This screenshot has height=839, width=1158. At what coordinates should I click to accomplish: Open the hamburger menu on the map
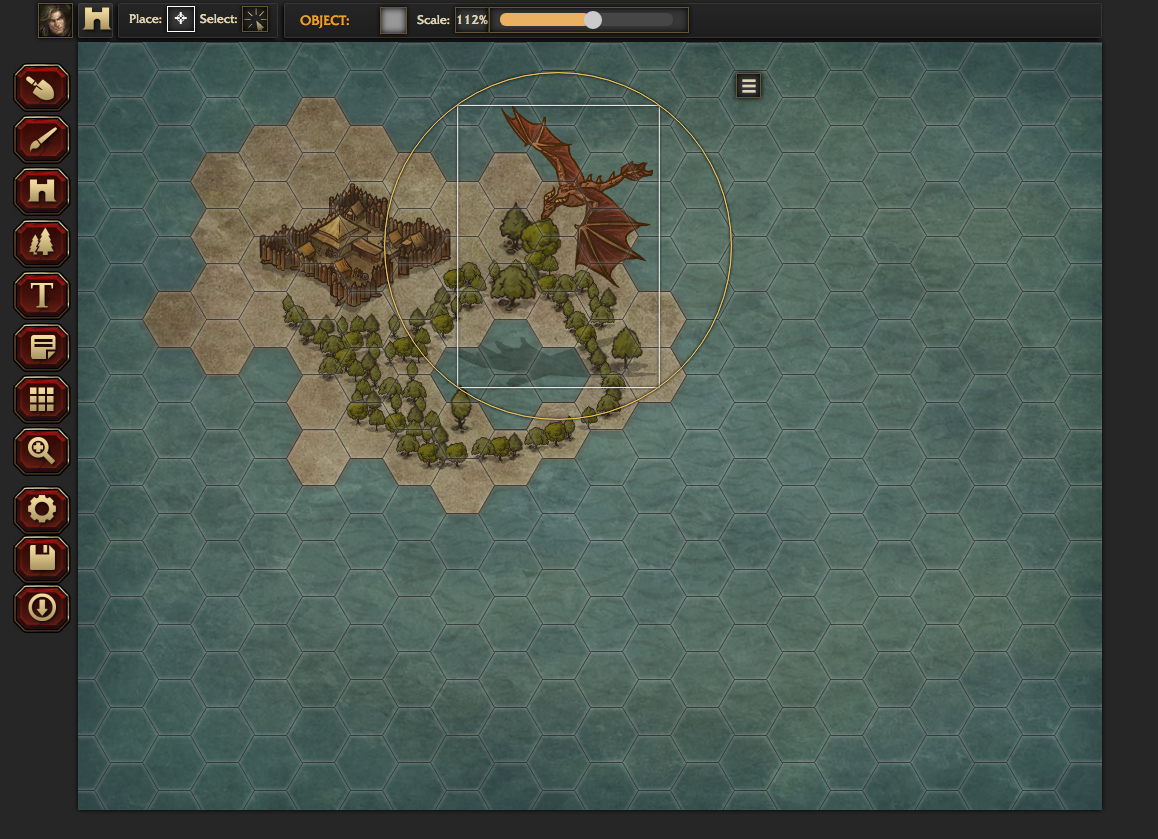(748, 86)
